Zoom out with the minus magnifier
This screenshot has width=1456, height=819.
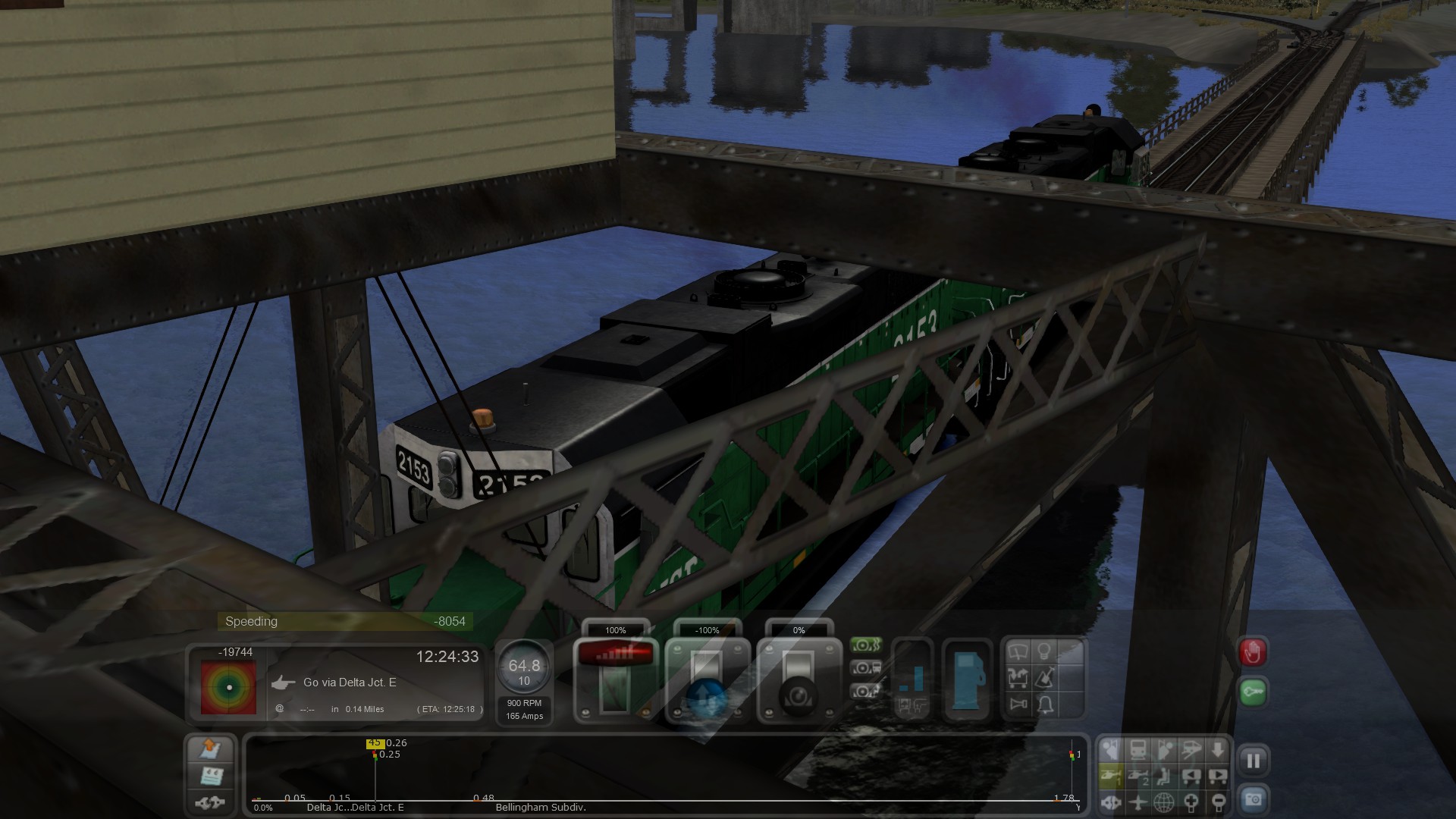(x=1218, y=802)
